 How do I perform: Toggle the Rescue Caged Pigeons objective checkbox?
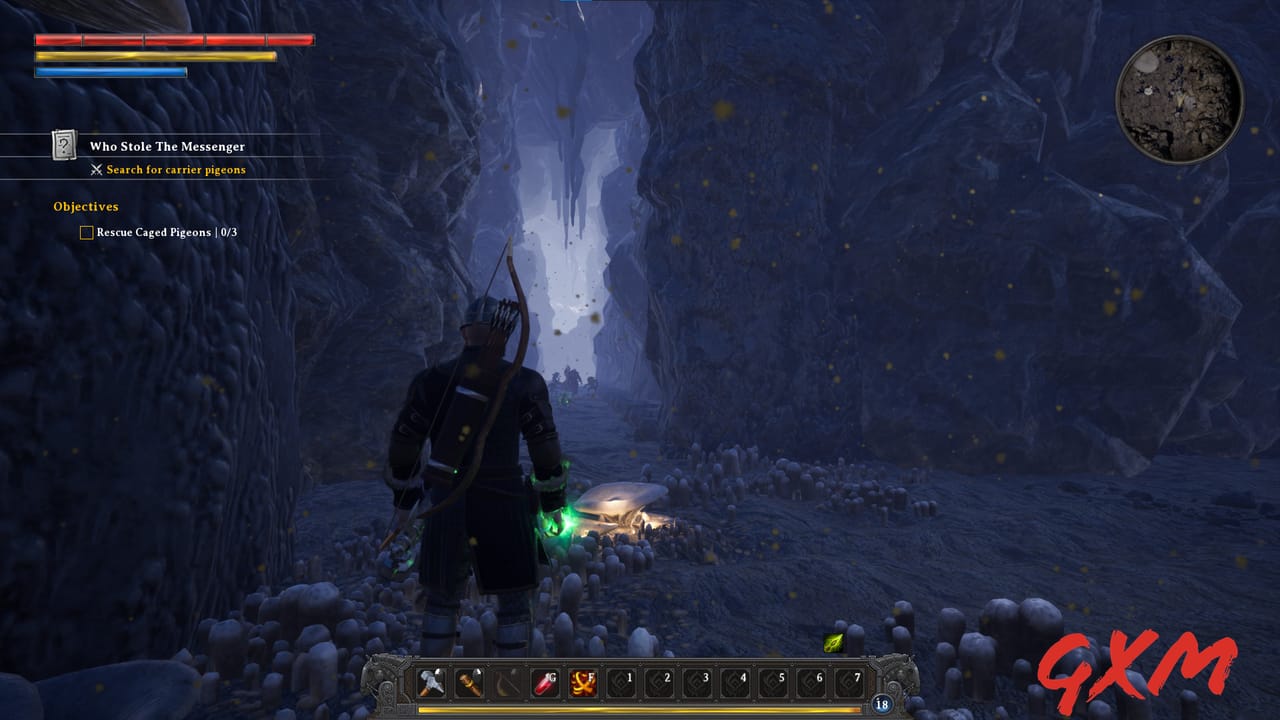point(85,232)
